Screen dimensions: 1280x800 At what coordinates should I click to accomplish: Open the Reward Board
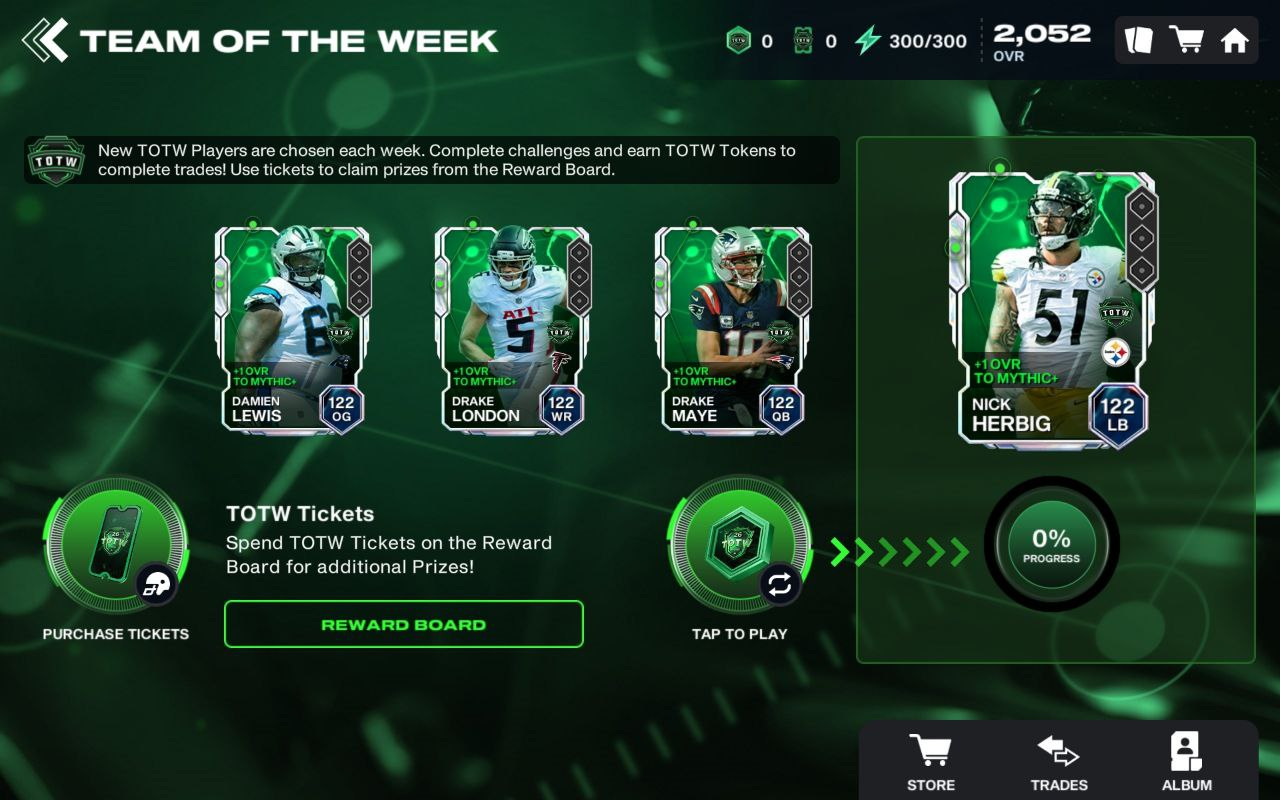(403, 624)
